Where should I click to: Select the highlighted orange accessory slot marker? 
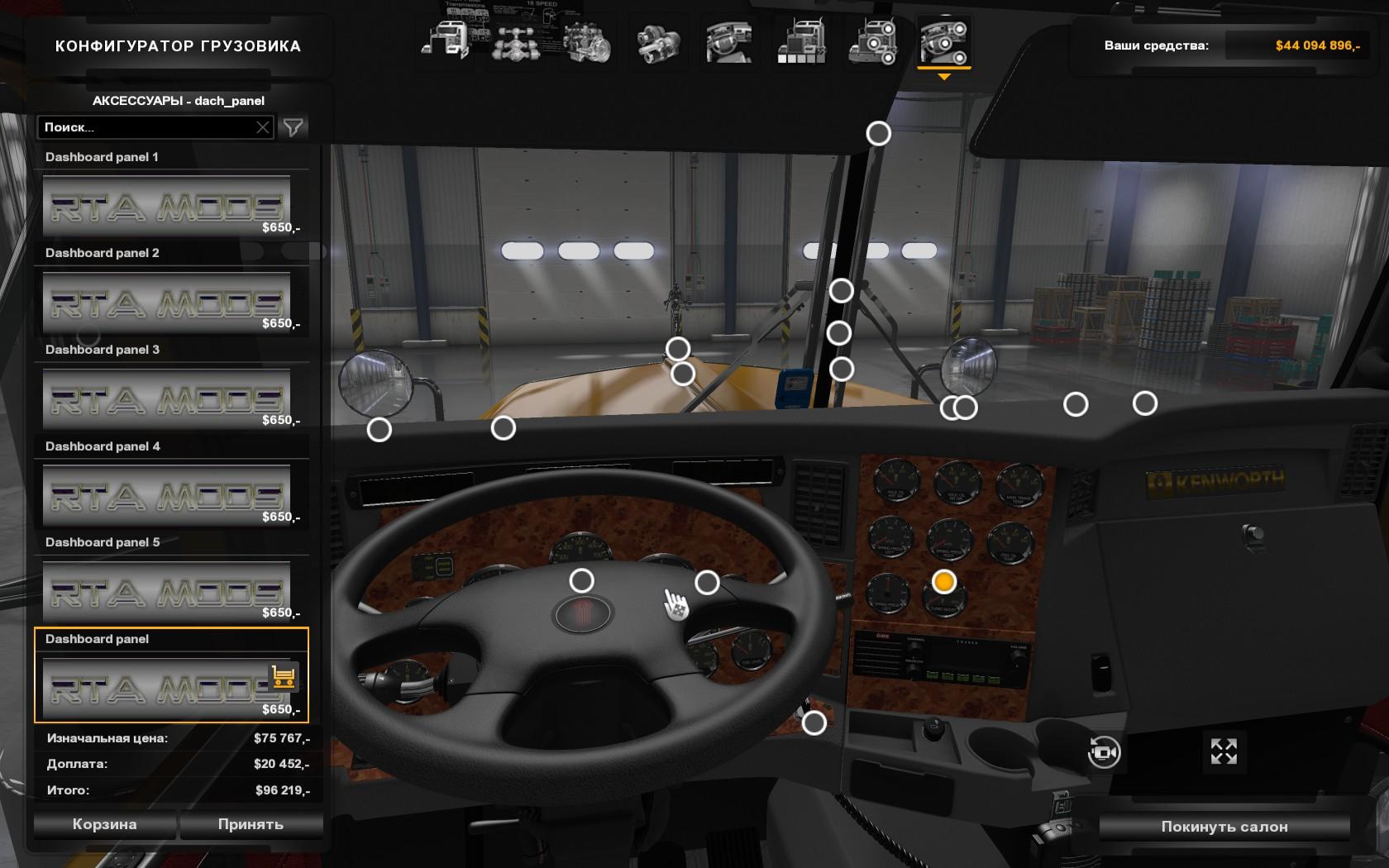(943, 582)
